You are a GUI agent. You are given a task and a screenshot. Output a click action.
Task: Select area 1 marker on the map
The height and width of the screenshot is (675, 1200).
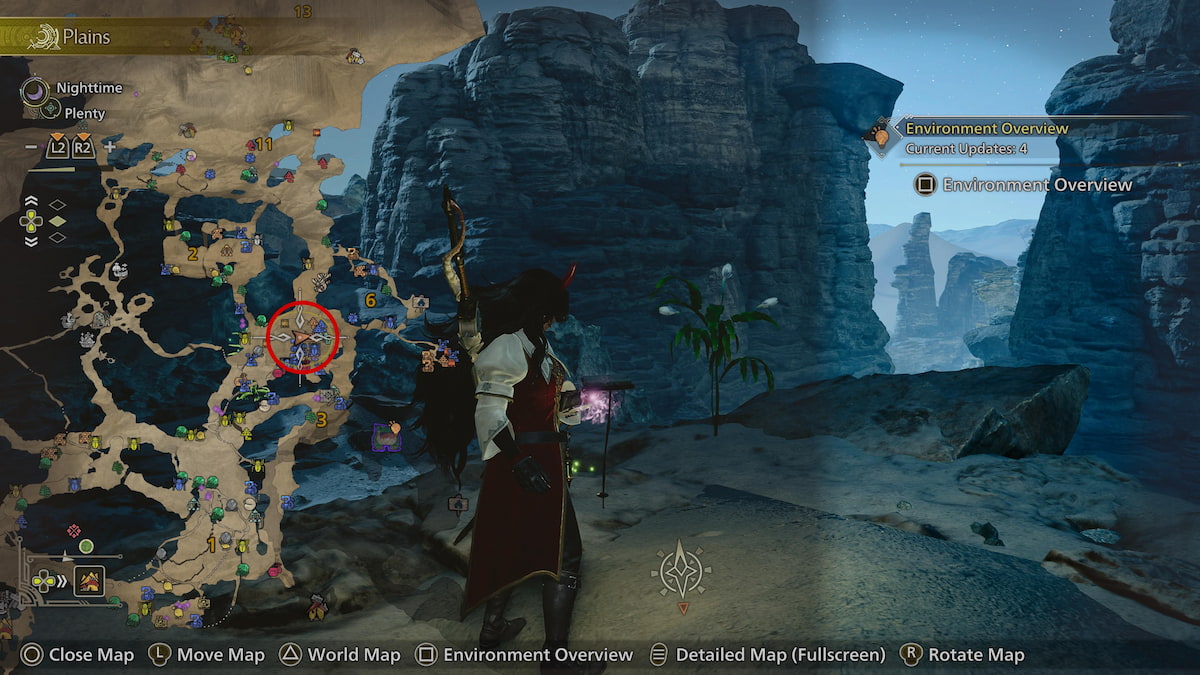point(211,544)
